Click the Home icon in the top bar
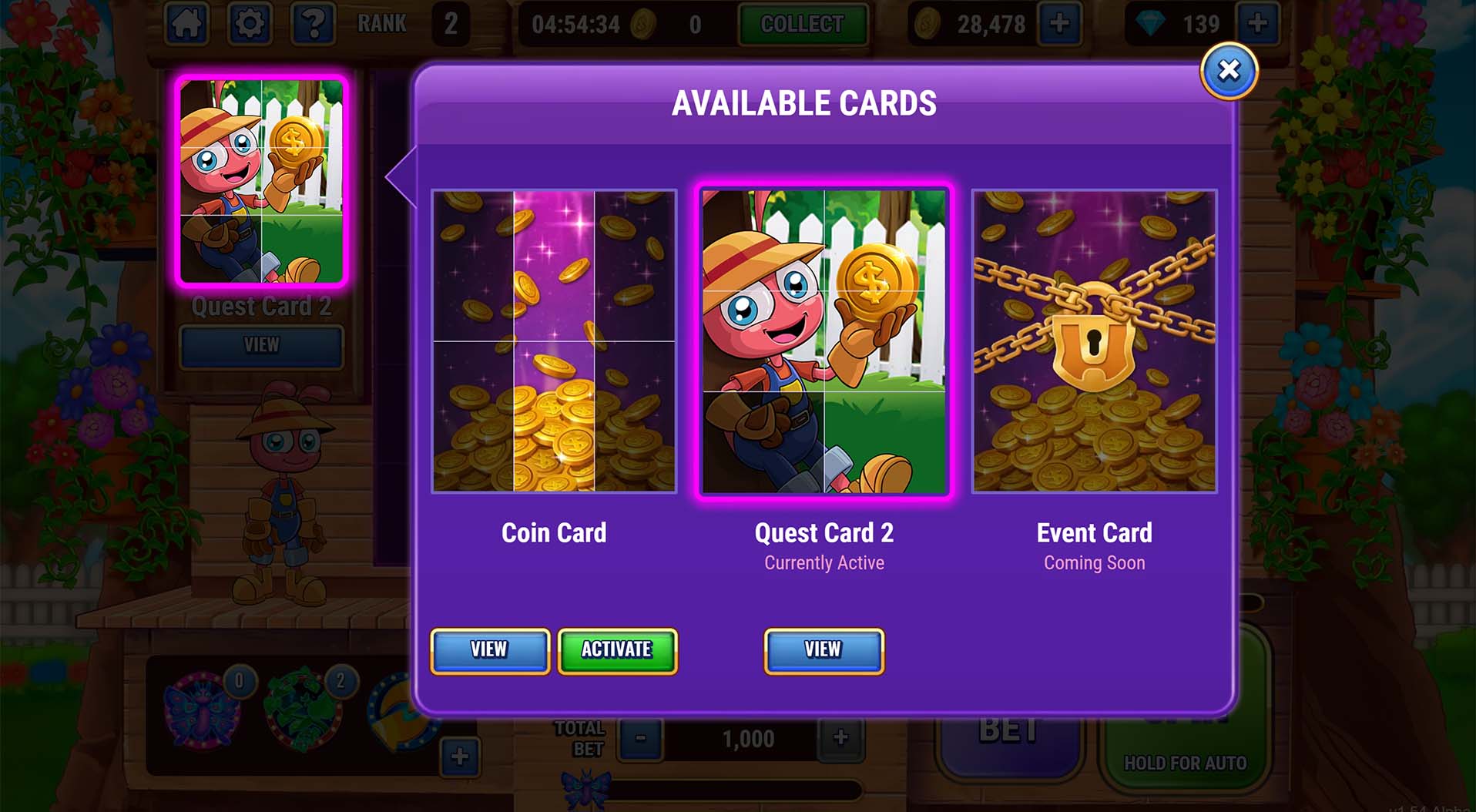 click(x=189, y=23)
